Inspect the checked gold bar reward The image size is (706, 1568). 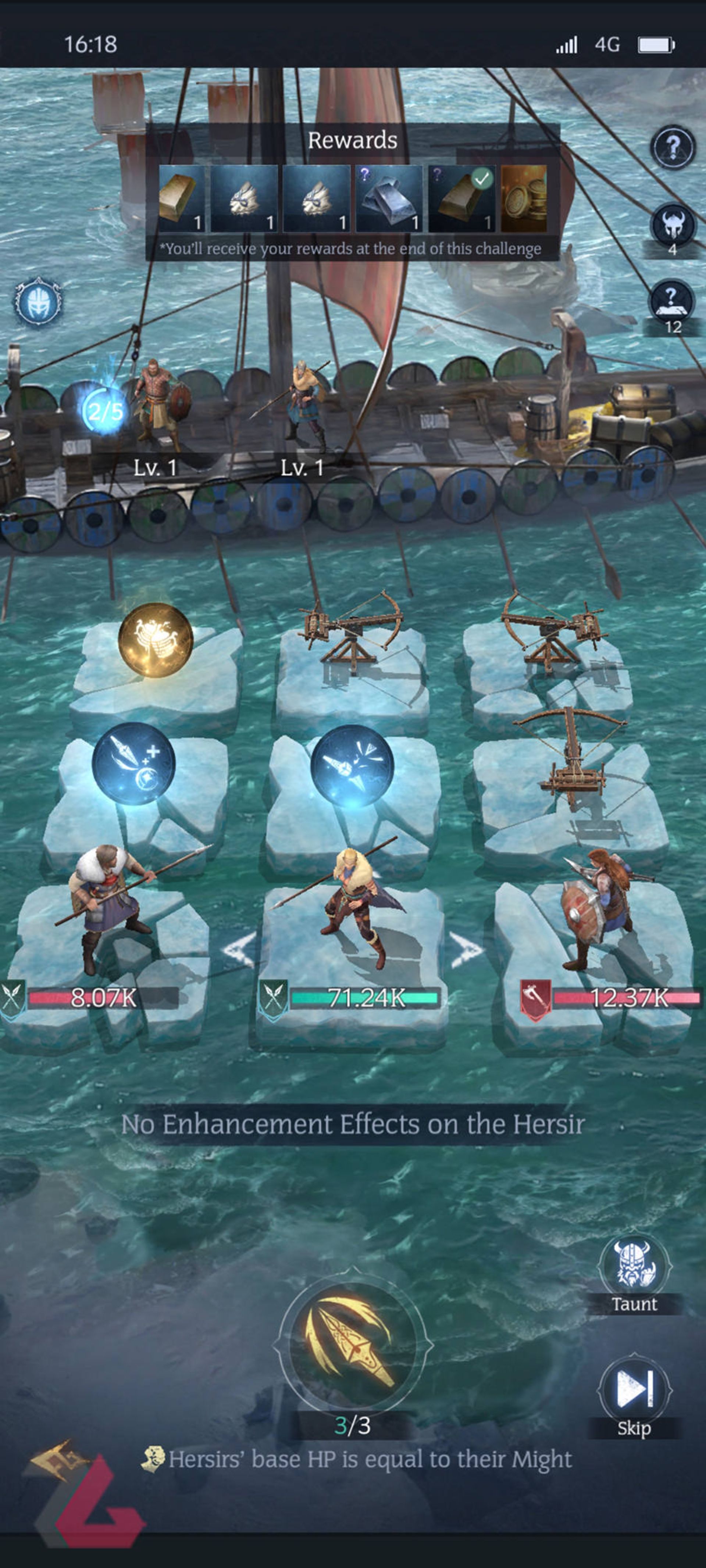pyautogui.click(x=461, y=199)
